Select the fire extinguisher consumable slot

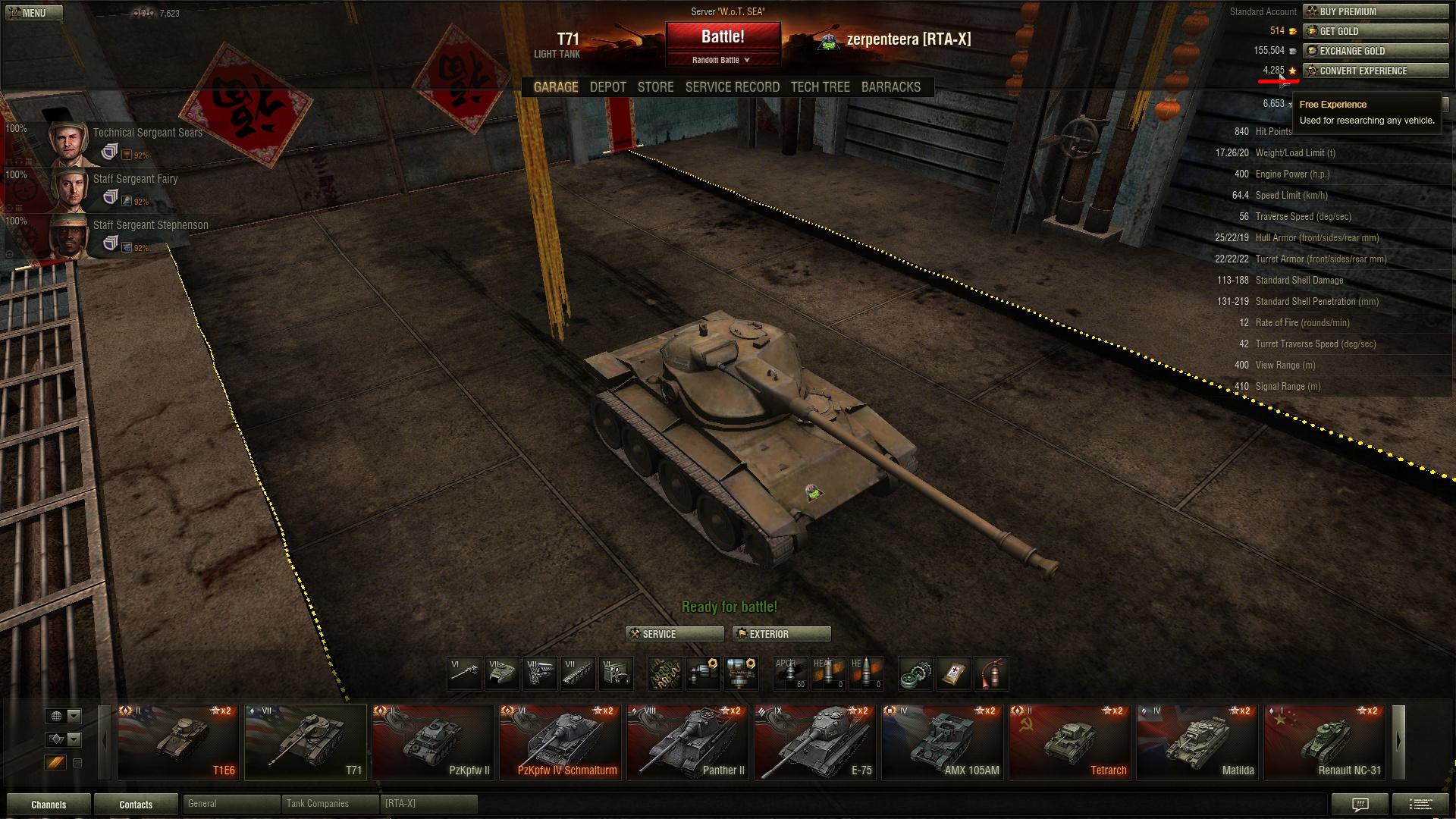[991, 673]
